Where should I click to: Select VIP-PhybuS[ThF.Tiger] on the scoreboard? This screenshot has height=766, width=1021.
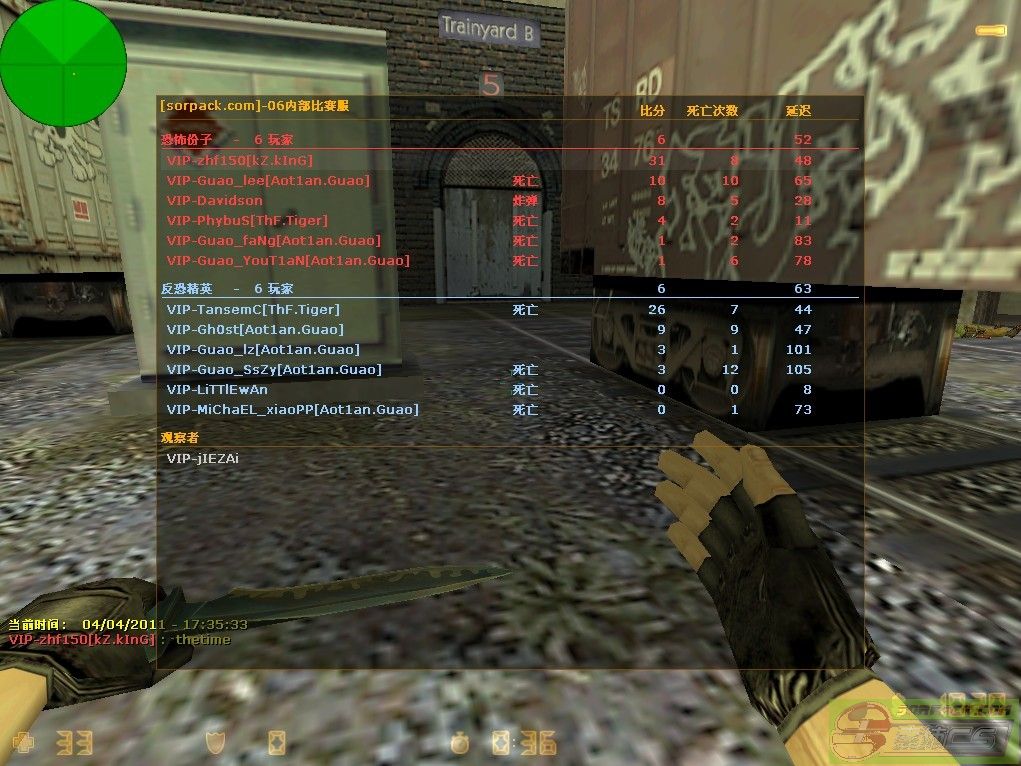(x=247, y=220)
